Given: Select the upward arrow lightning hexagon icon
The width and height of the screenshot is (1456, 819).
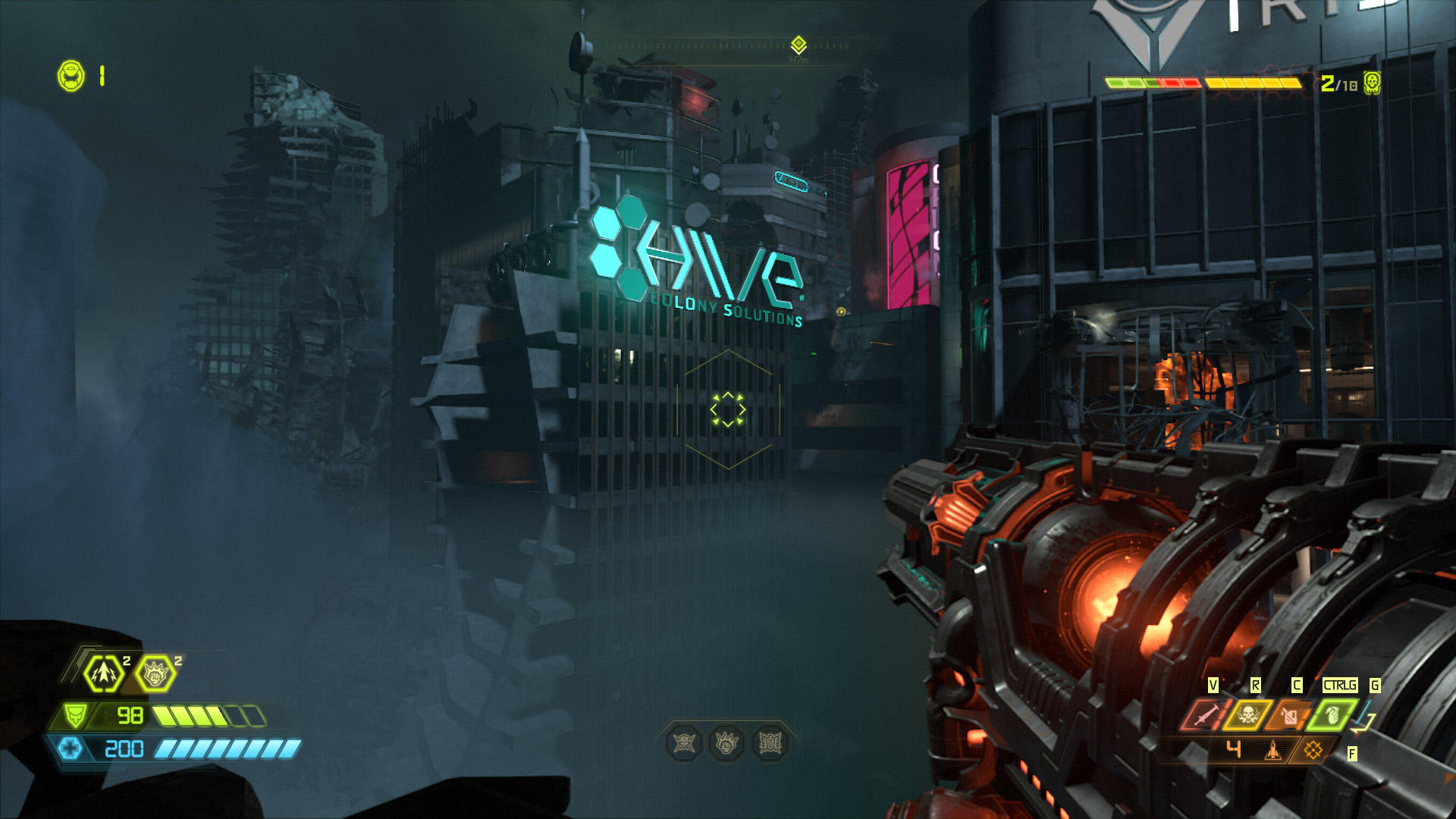Looking at the screenshot, I should [x=104, y=673].
